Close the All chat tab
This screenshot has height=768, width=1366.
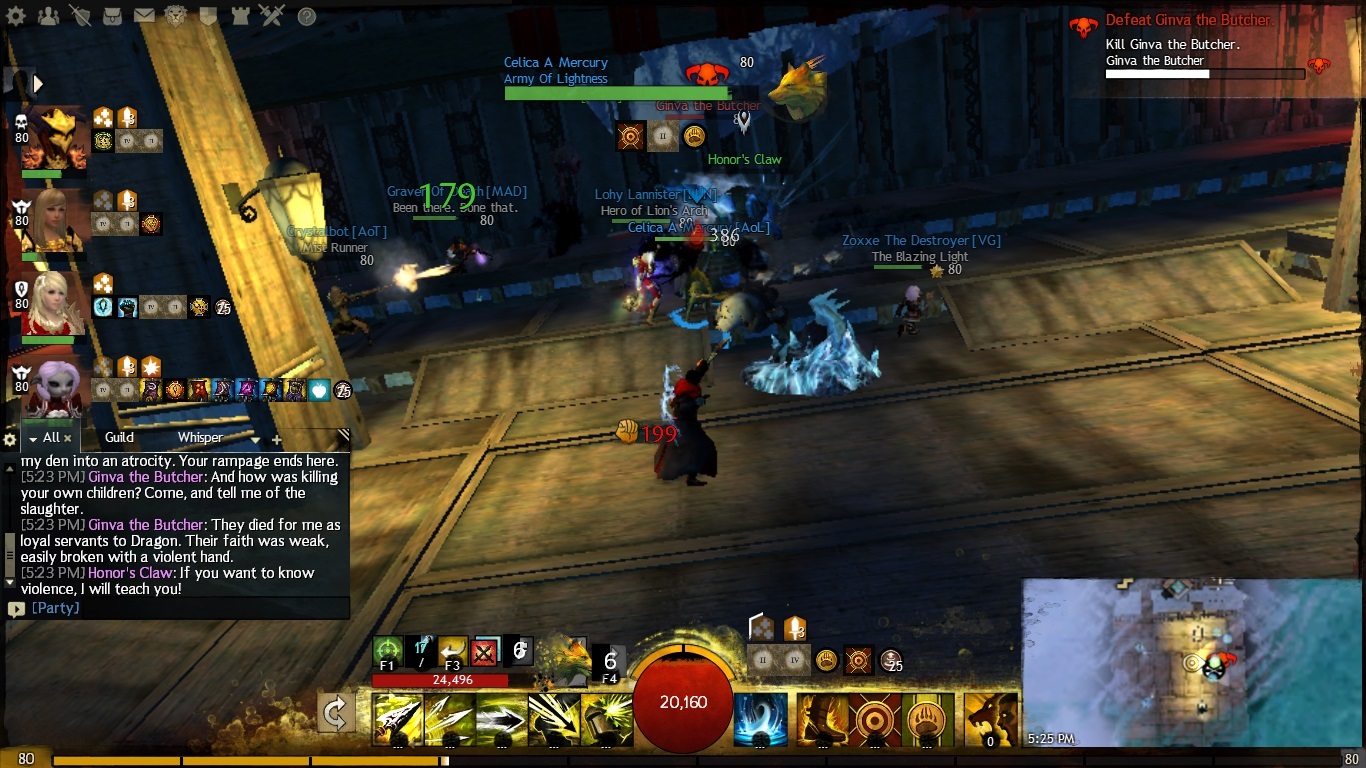[x=68, y=438]
